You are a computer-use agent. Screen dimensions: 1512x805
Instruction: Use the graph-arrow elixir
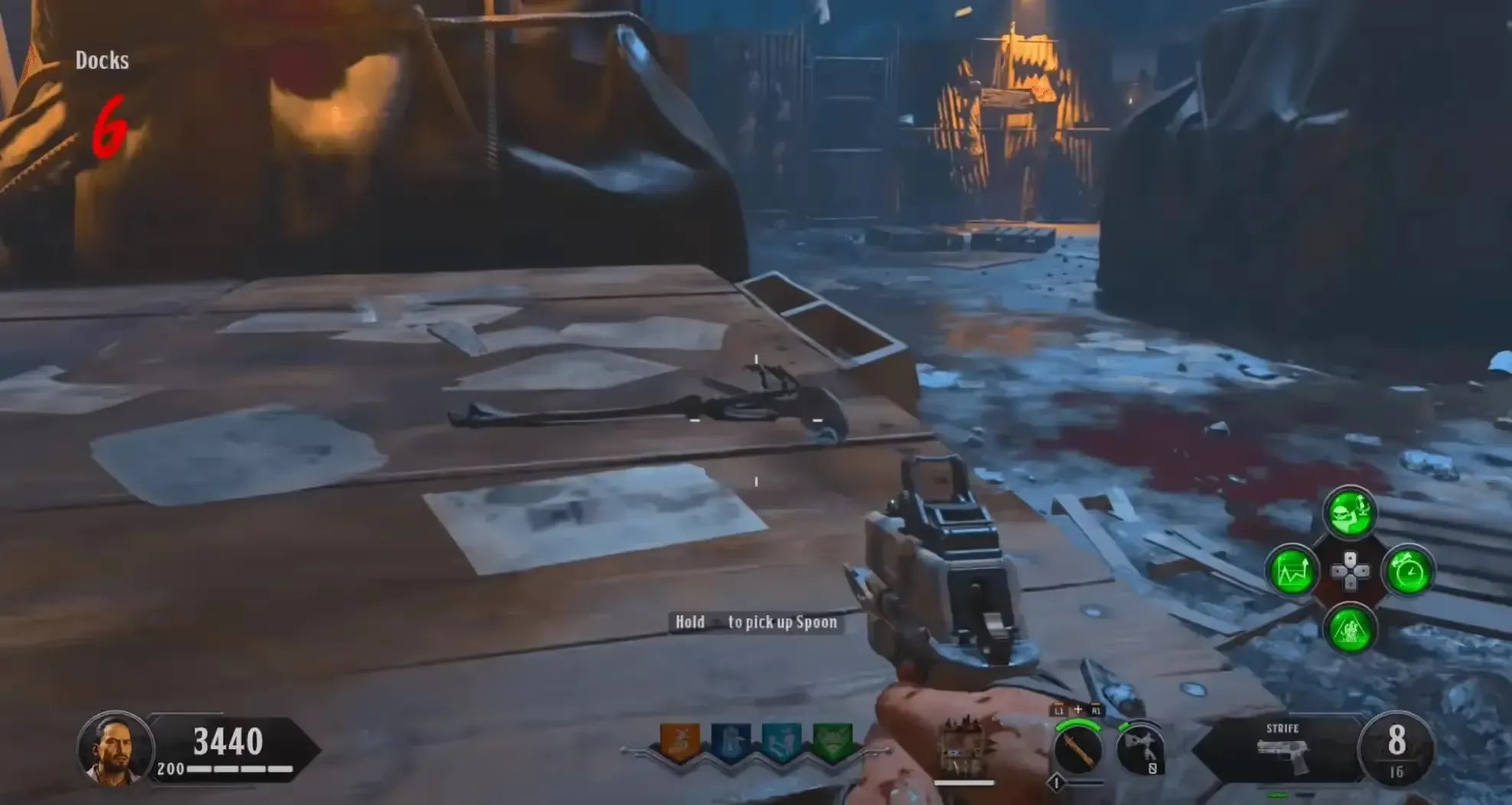1292,572
